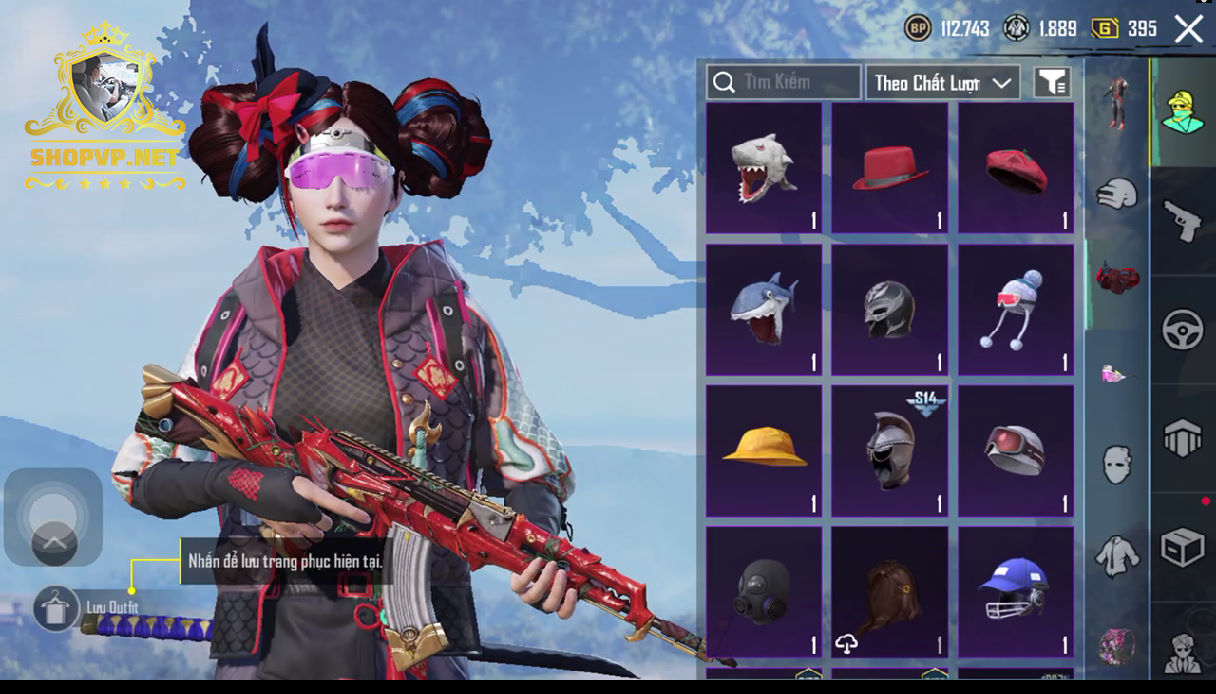Screen dimensions: 1216x694
Task: Pick the S14 knight helmet
Action: tap(890, 451)
